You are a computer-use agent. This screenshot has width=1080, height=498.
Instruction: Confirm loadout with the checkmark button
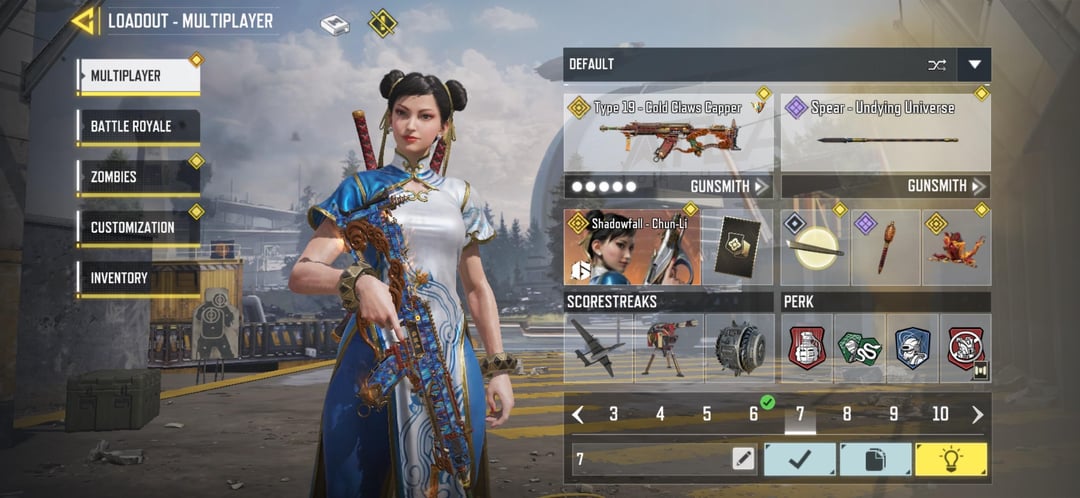[x=799, y=459]
